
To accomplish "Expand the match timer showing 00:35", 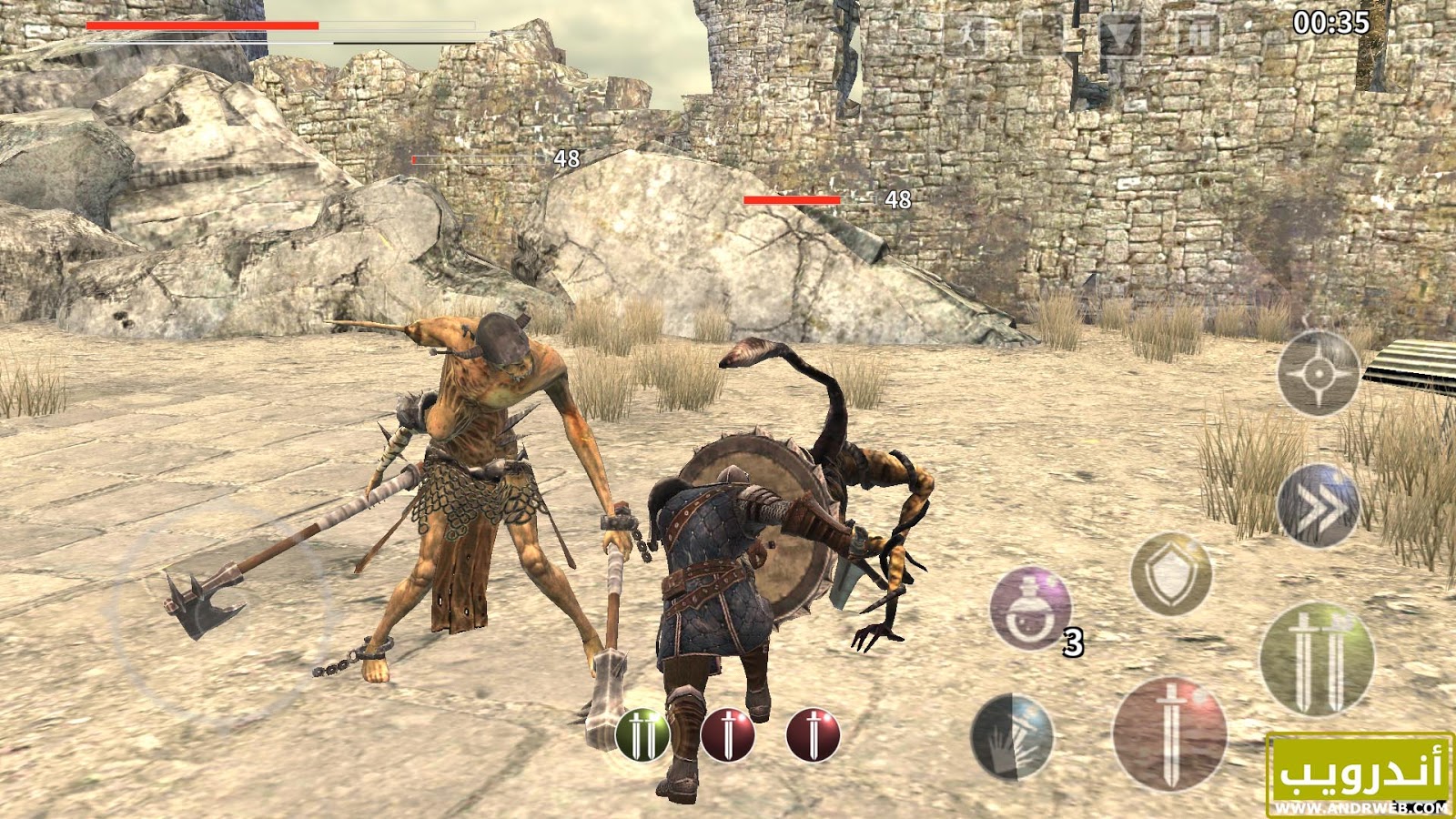I will (1332, 24).
